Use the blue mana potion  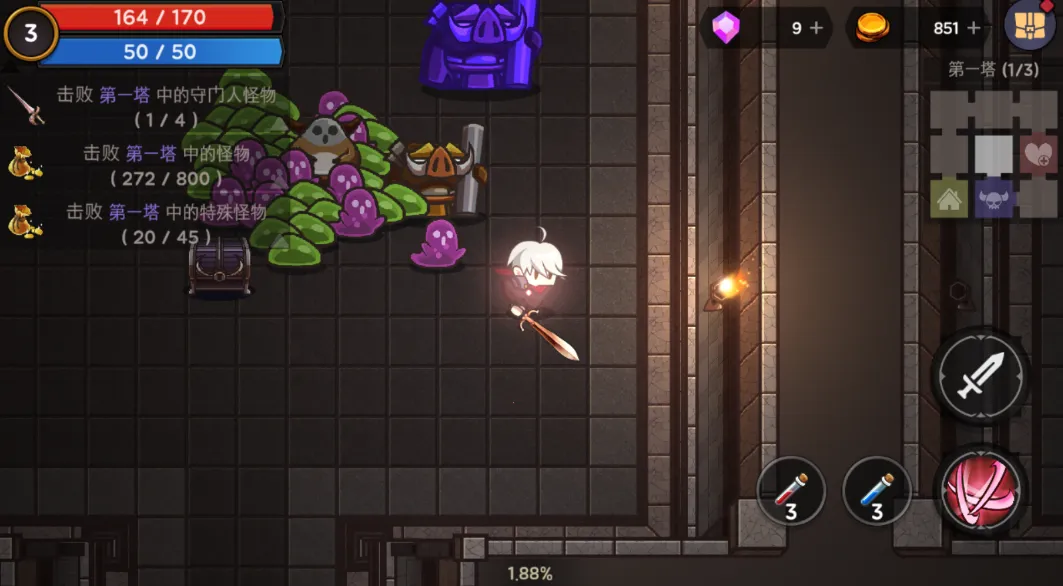876,491
